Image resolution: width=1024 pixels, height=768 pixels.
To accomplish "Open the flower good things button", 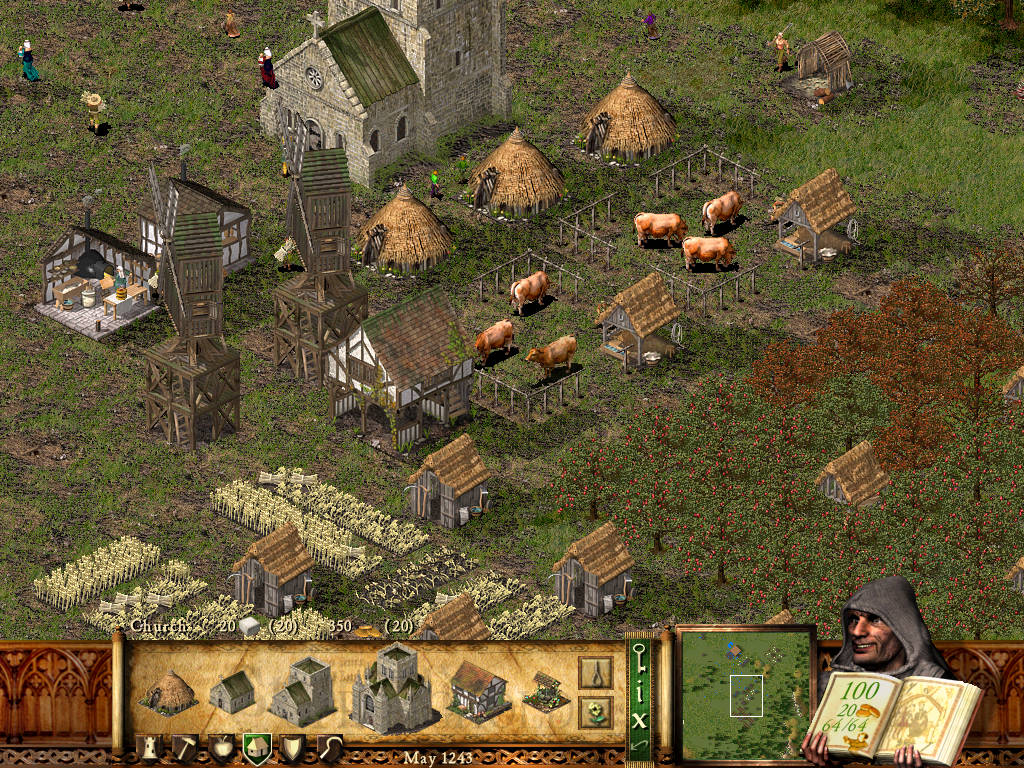I will 595,712.
